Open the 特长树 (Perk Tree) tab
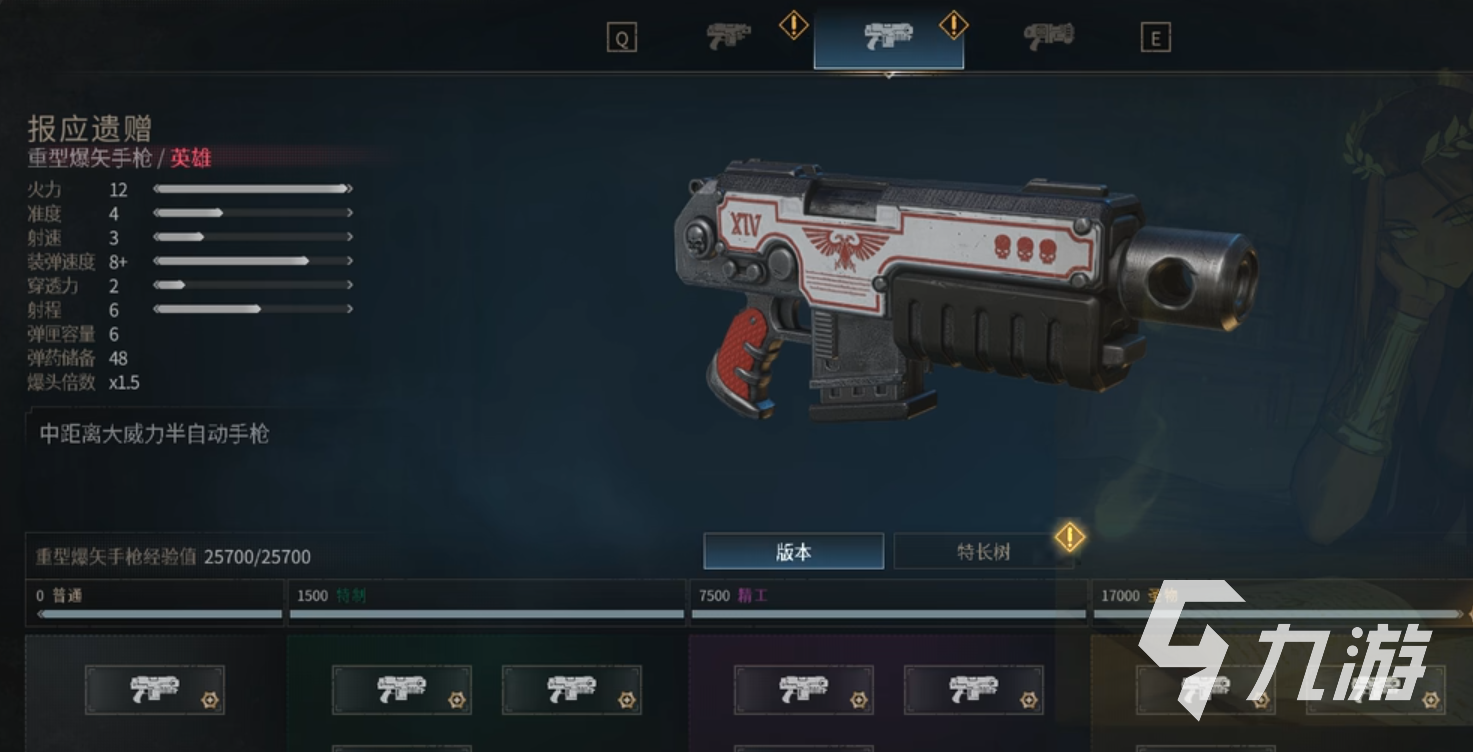Image resolution: width=1473 pixels, height=752 pixels. 983,551
